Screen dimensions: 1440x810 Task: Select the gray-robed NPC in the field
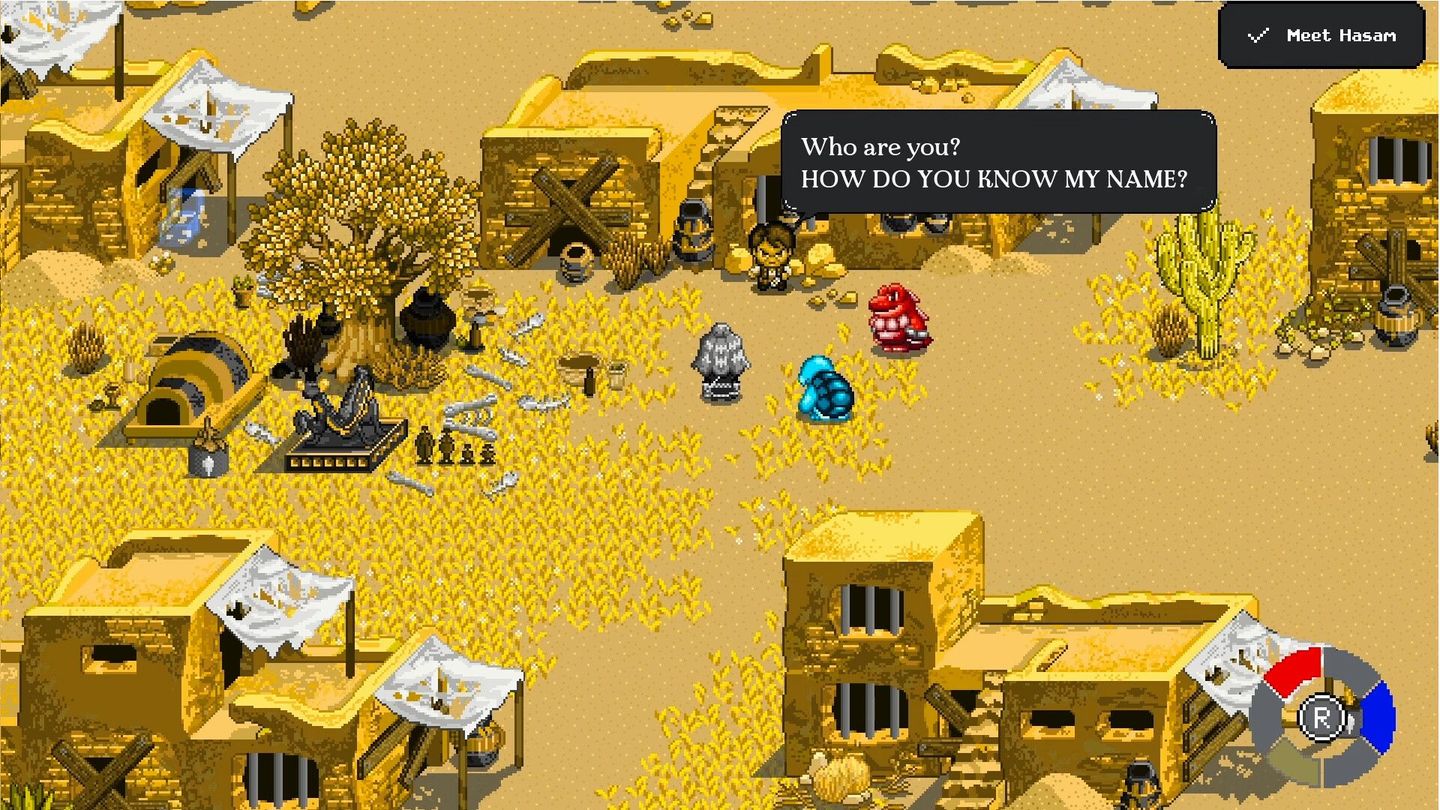point(723,360)
